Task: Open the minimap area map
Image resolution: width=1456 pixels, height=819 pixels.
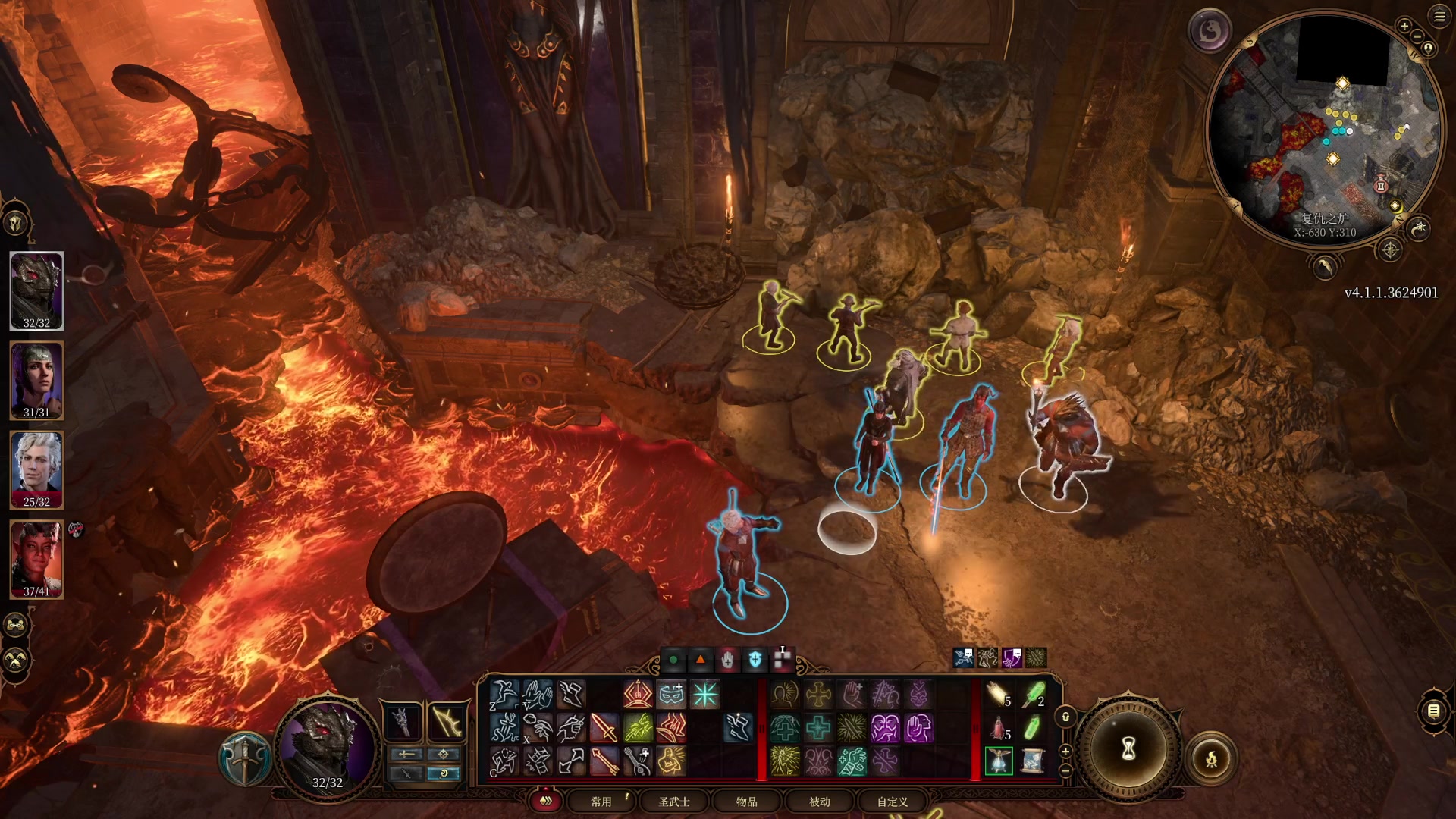Action: [x=1323, y=129]
